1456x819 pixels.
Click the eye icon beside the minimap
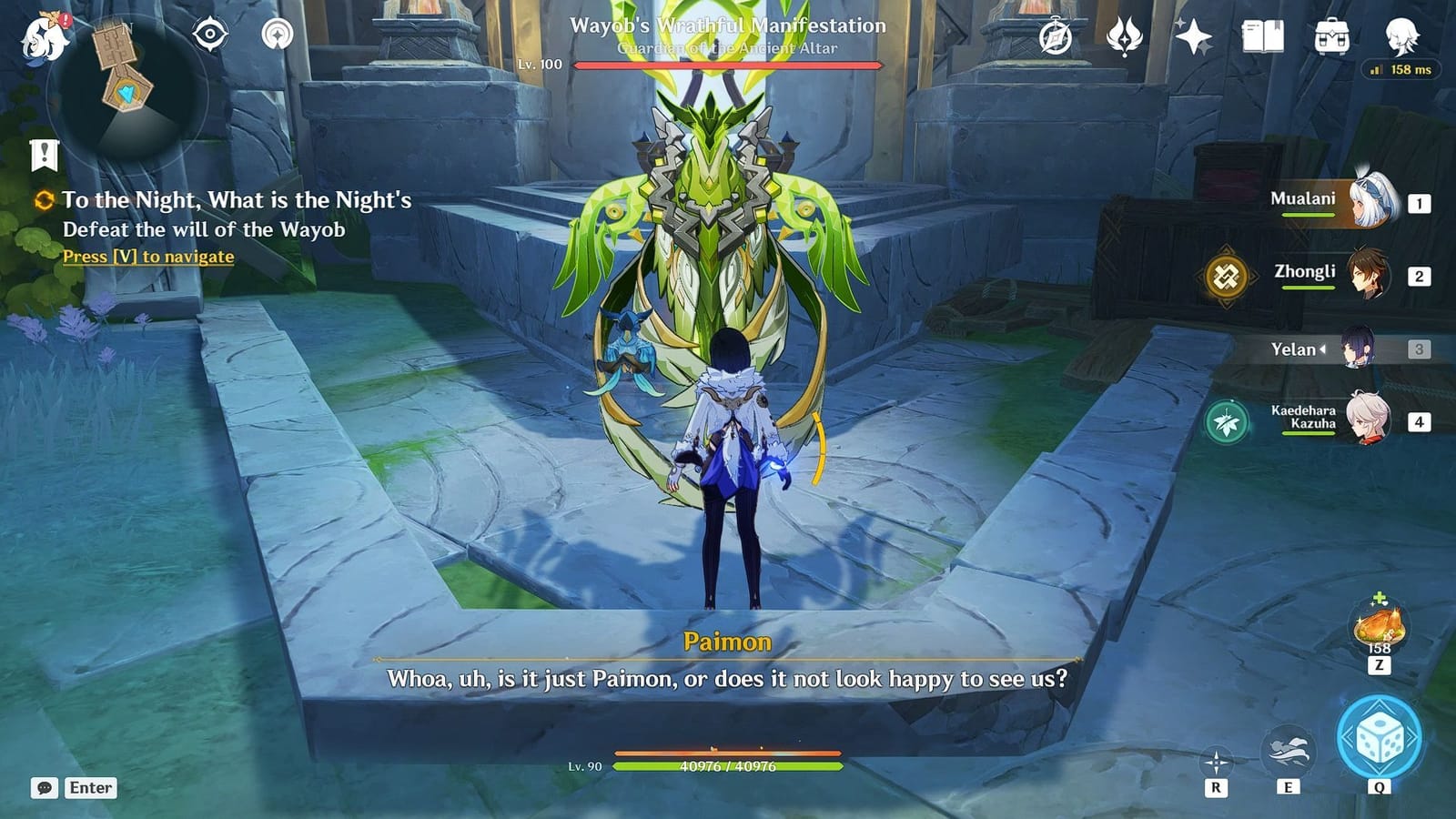pyautogui.click(x=211, y=35)
